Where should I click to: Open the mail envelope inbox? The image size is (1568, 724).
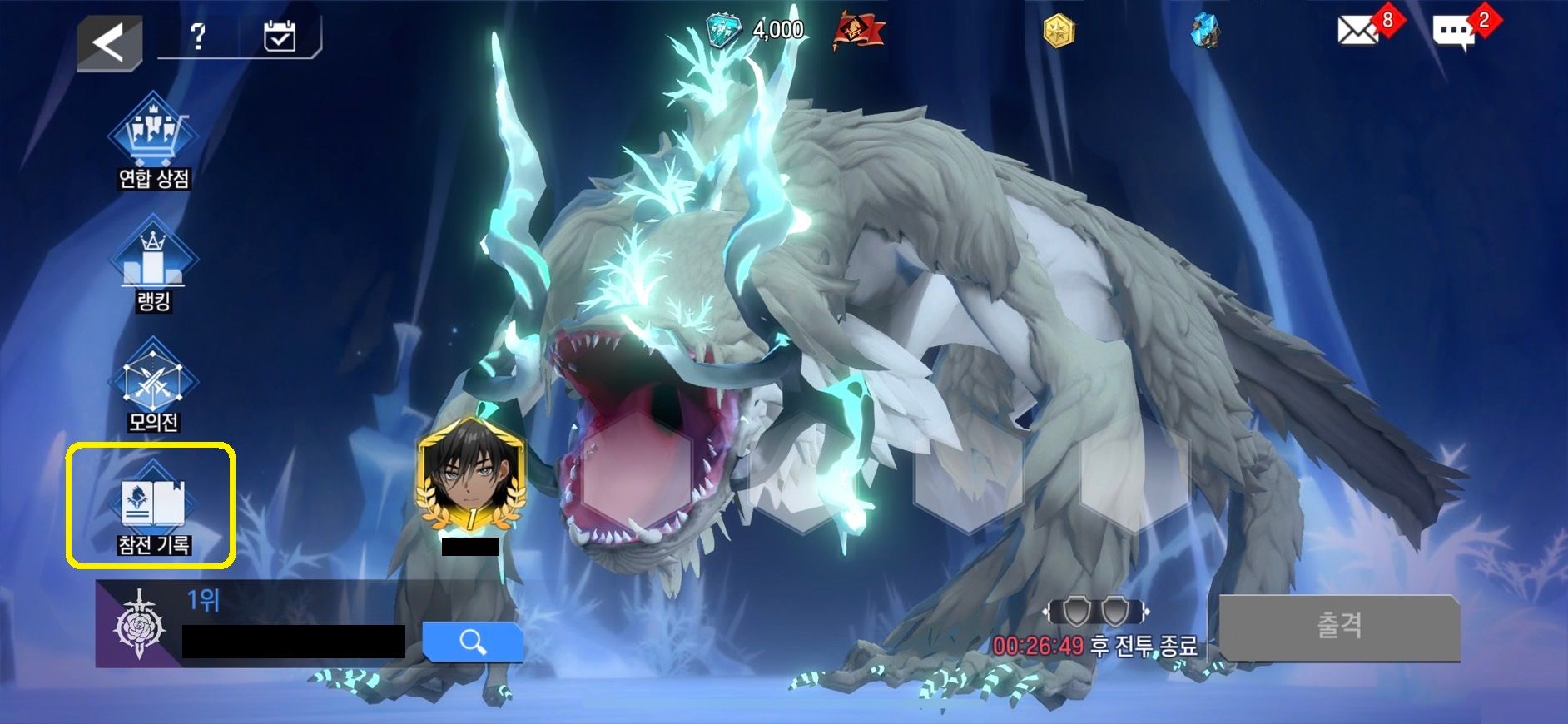click(1358, 32)
